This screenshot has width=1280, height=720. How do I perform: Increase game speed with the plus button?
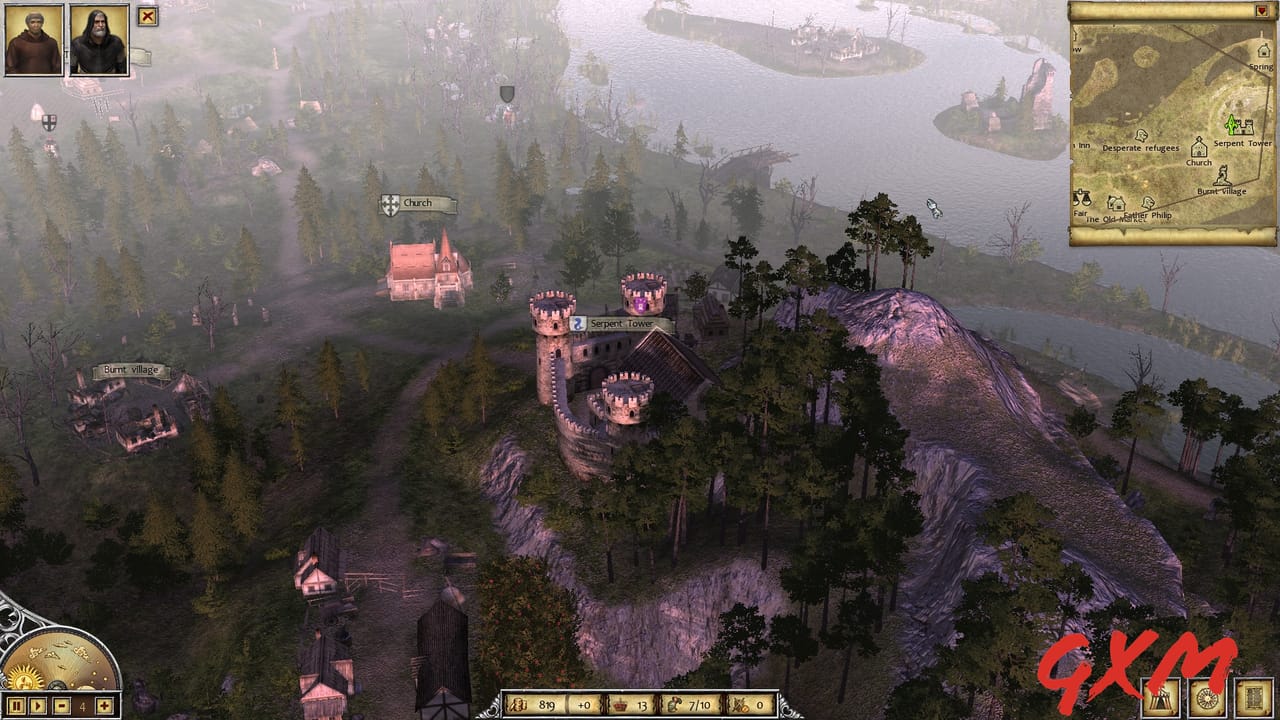pos(105,706)
